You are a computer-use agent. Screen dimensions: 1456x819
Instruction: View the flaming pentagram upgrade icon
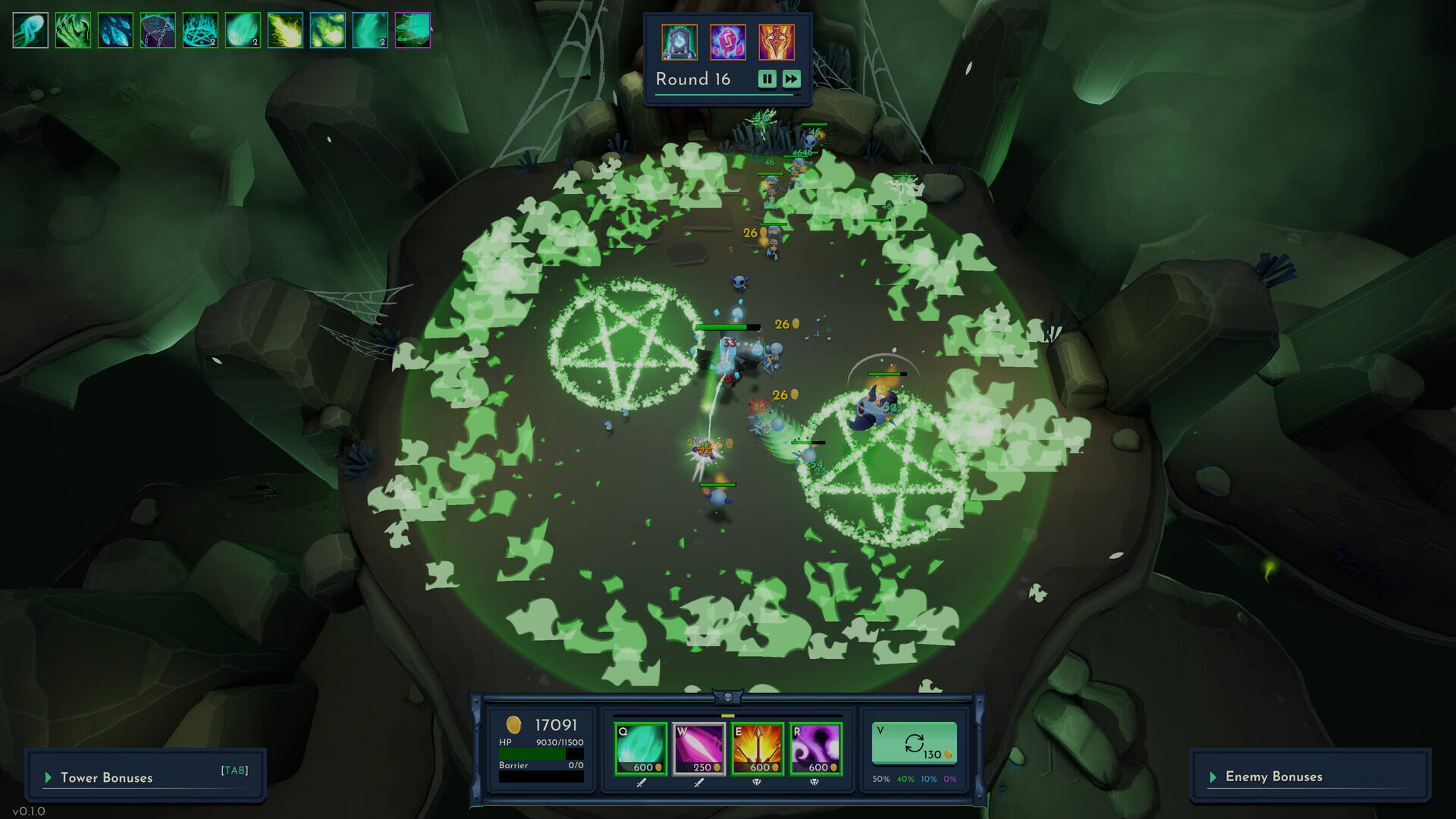point(200,30)
